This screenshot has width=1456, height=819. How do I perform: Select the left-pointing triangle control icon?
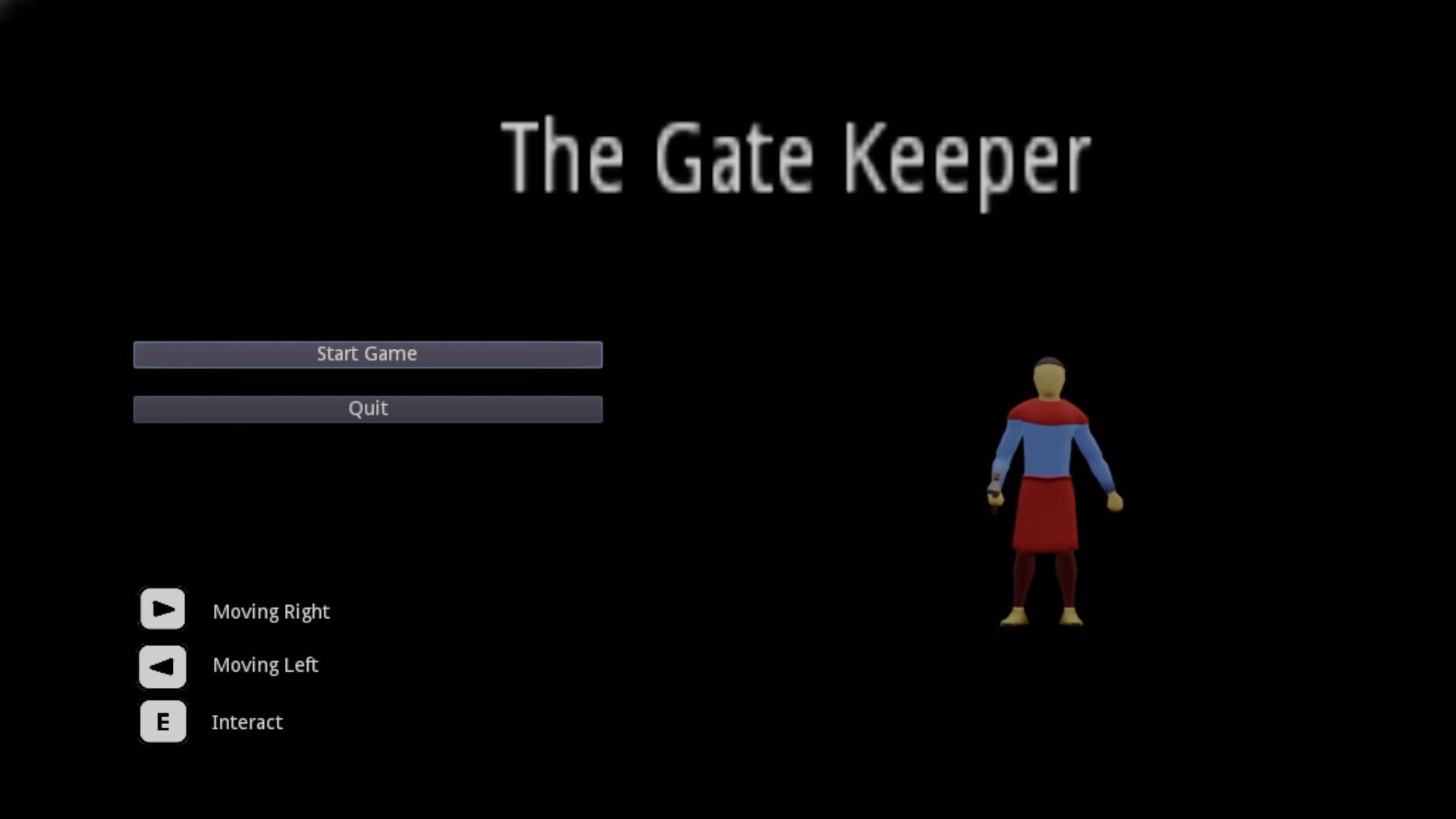pyautogui.click(x=162, y=666)
